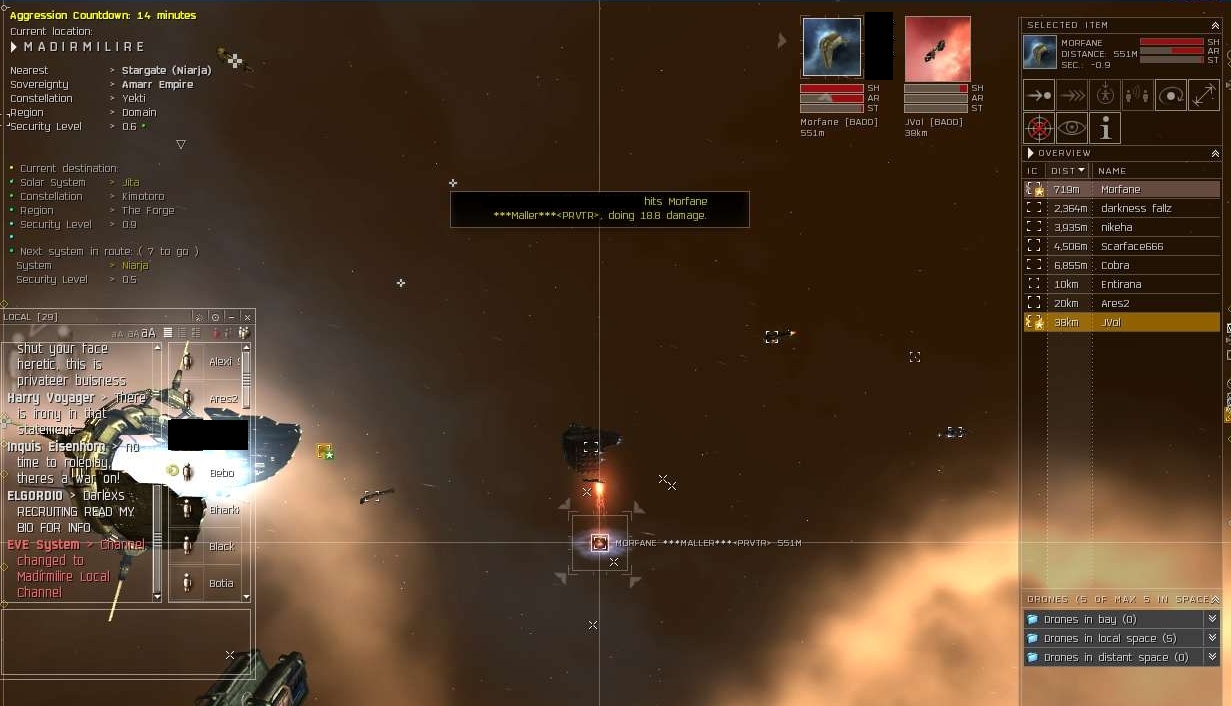Select Morfane in the overview list
The image size is (1231, 706).
coord(1120,189)
